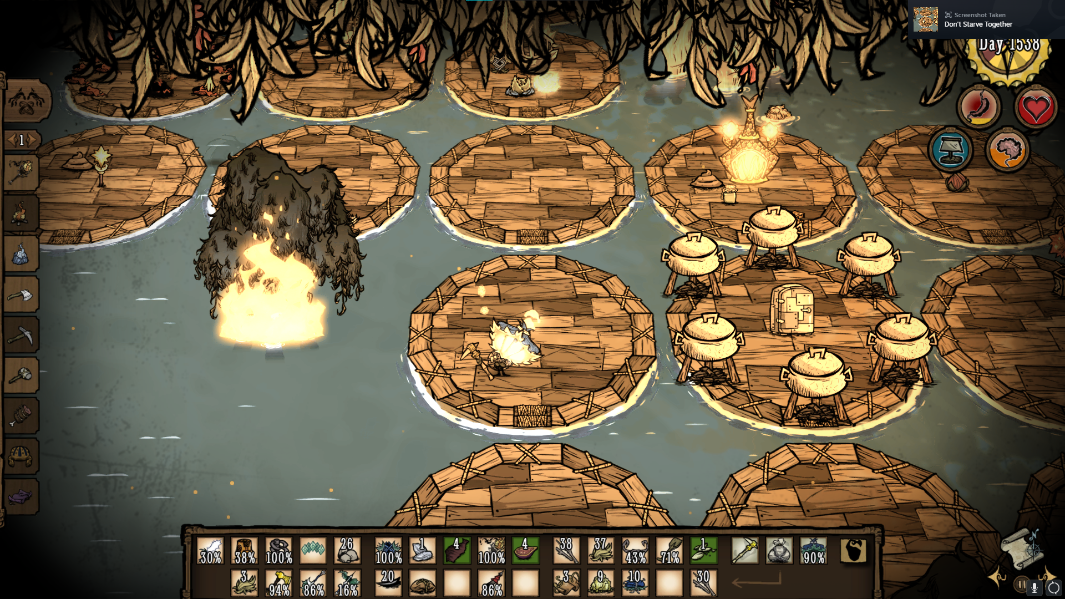Select the twigs stack of 38
This screenshot has width=1065, height=599.
567,551
